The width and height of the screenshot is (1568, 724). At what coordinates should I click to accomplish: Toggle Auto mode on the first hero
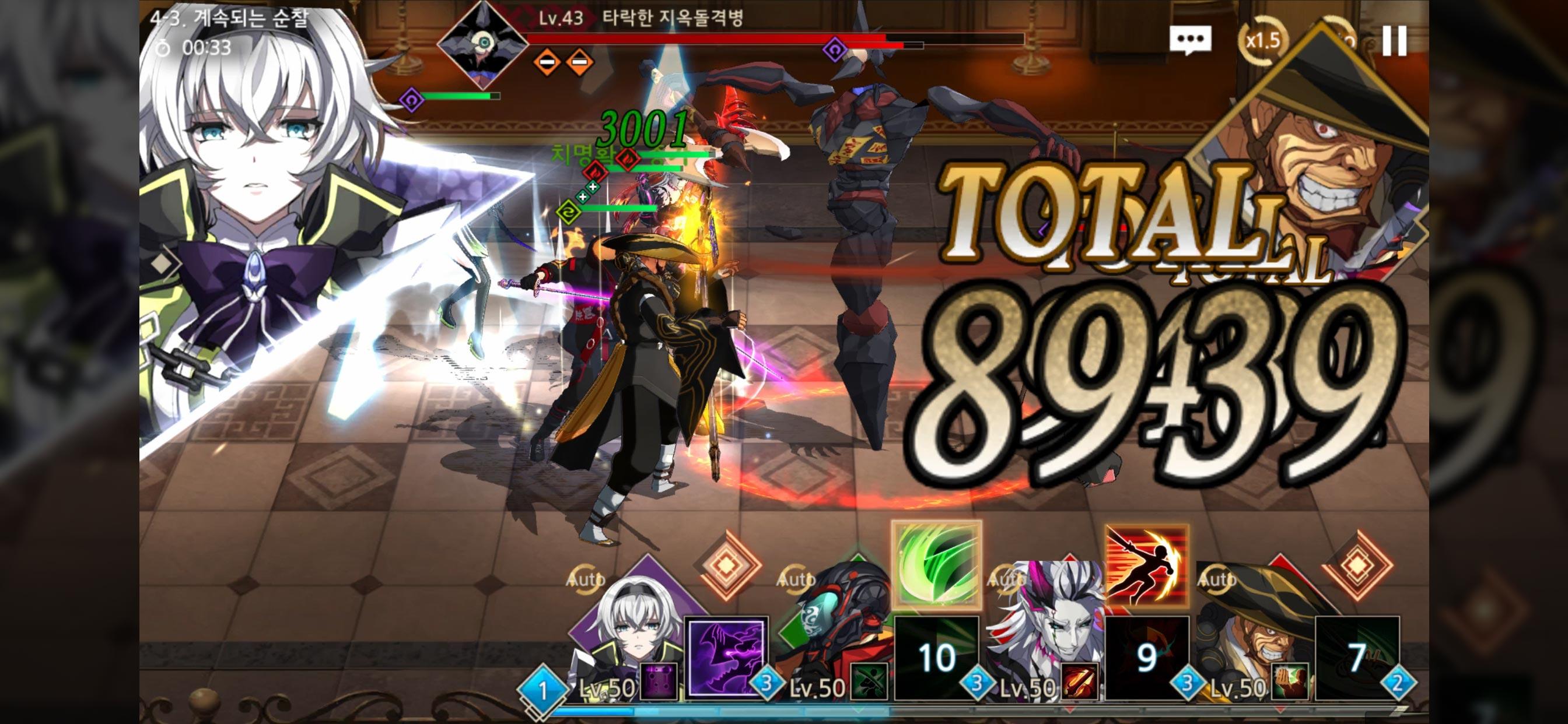[x=586, y=581]
